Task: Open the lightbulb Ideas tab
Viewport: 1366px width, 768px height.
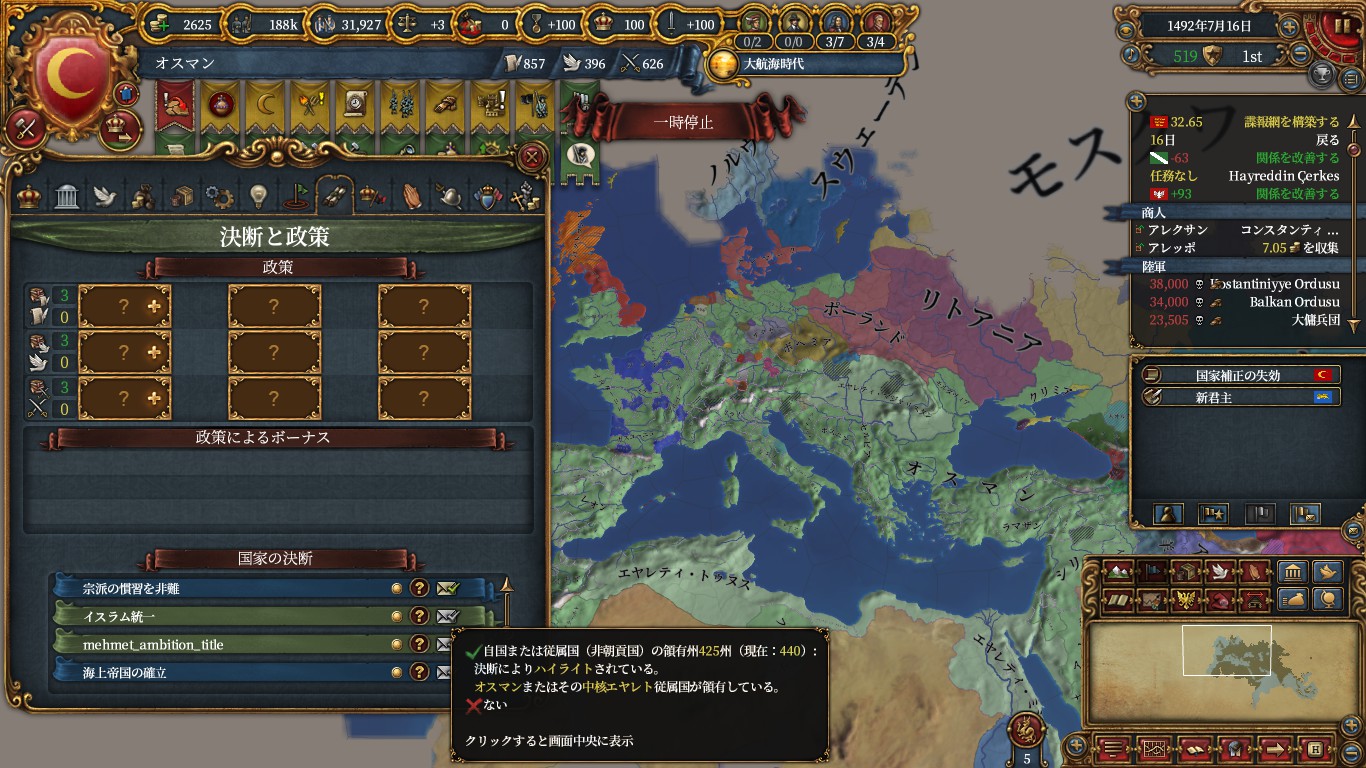Action: pos(258,195)
